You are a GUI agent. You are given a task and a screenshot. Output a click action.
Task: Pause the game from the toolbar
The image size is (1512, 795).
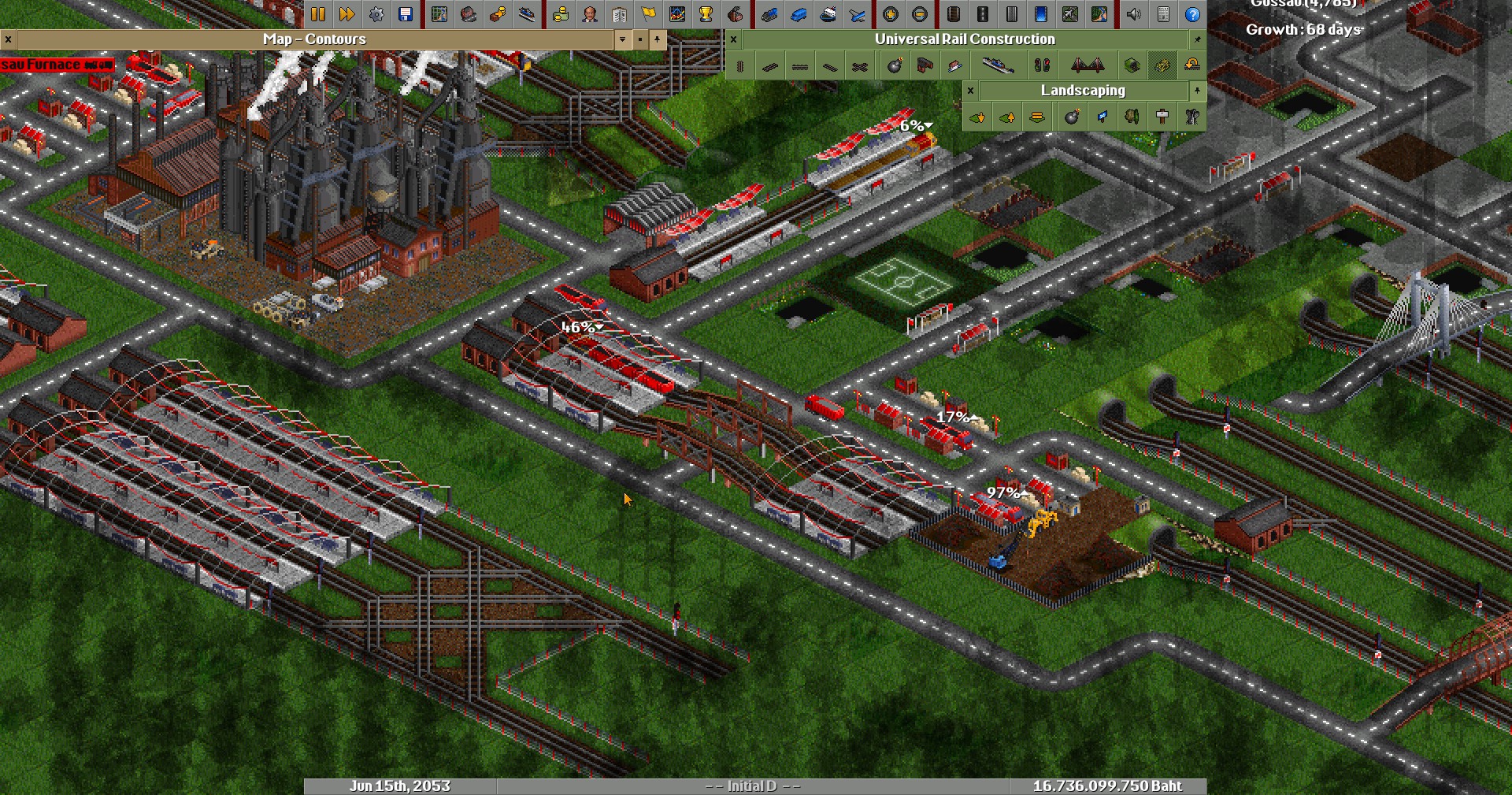317,14
